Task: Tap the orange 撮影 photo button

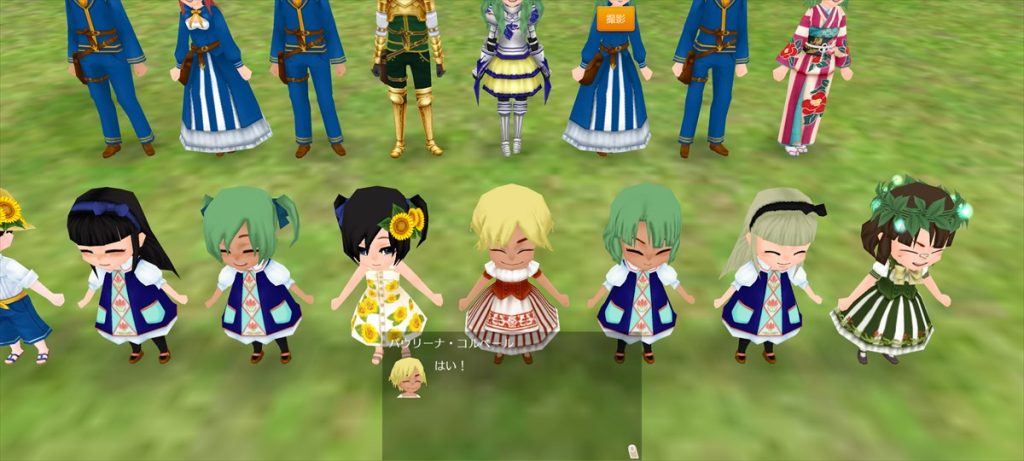Action: coord(615,18)
